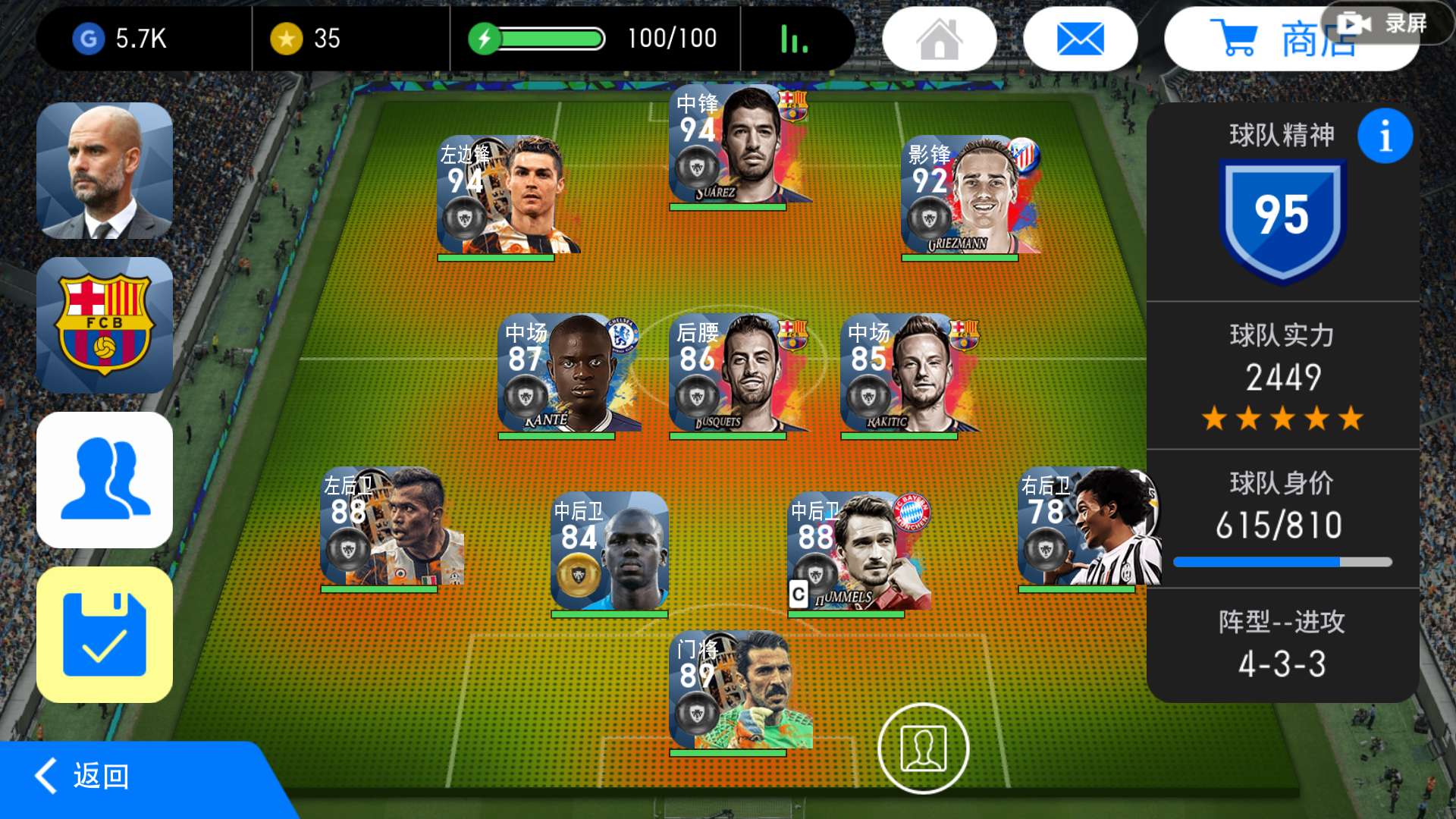Show team spirit info with the i icon
This screenshot has width=1456, height=819.
(1385, 136)
